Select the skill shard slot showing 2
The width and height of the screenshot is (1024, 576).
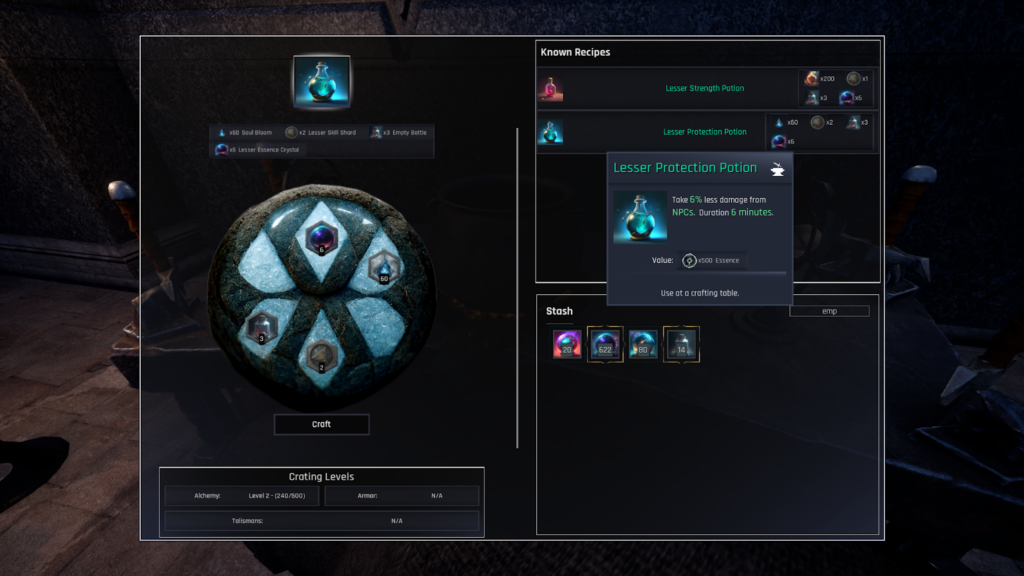point(322,354)
